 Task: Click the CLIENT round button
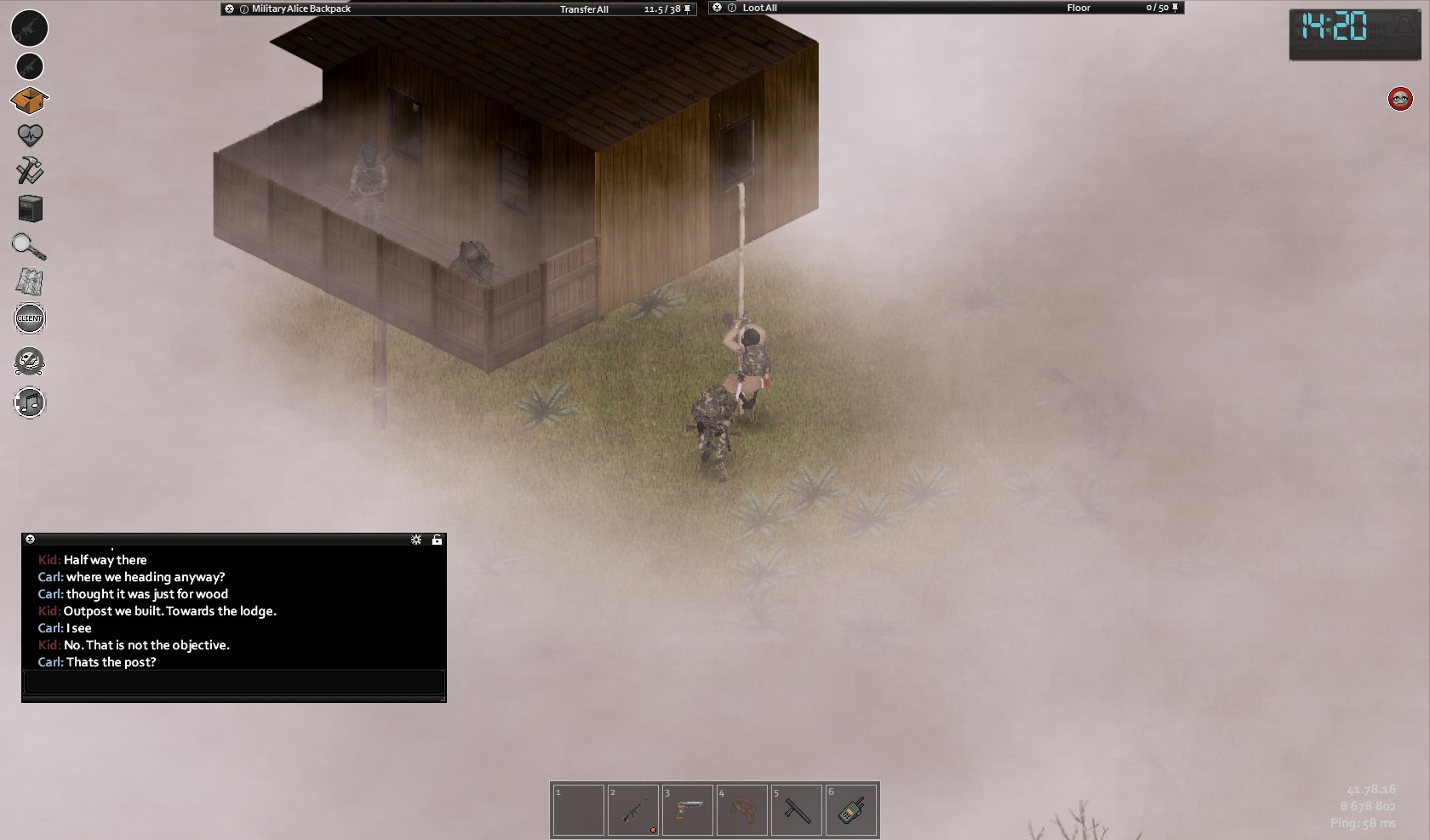(x=30, y=318)
